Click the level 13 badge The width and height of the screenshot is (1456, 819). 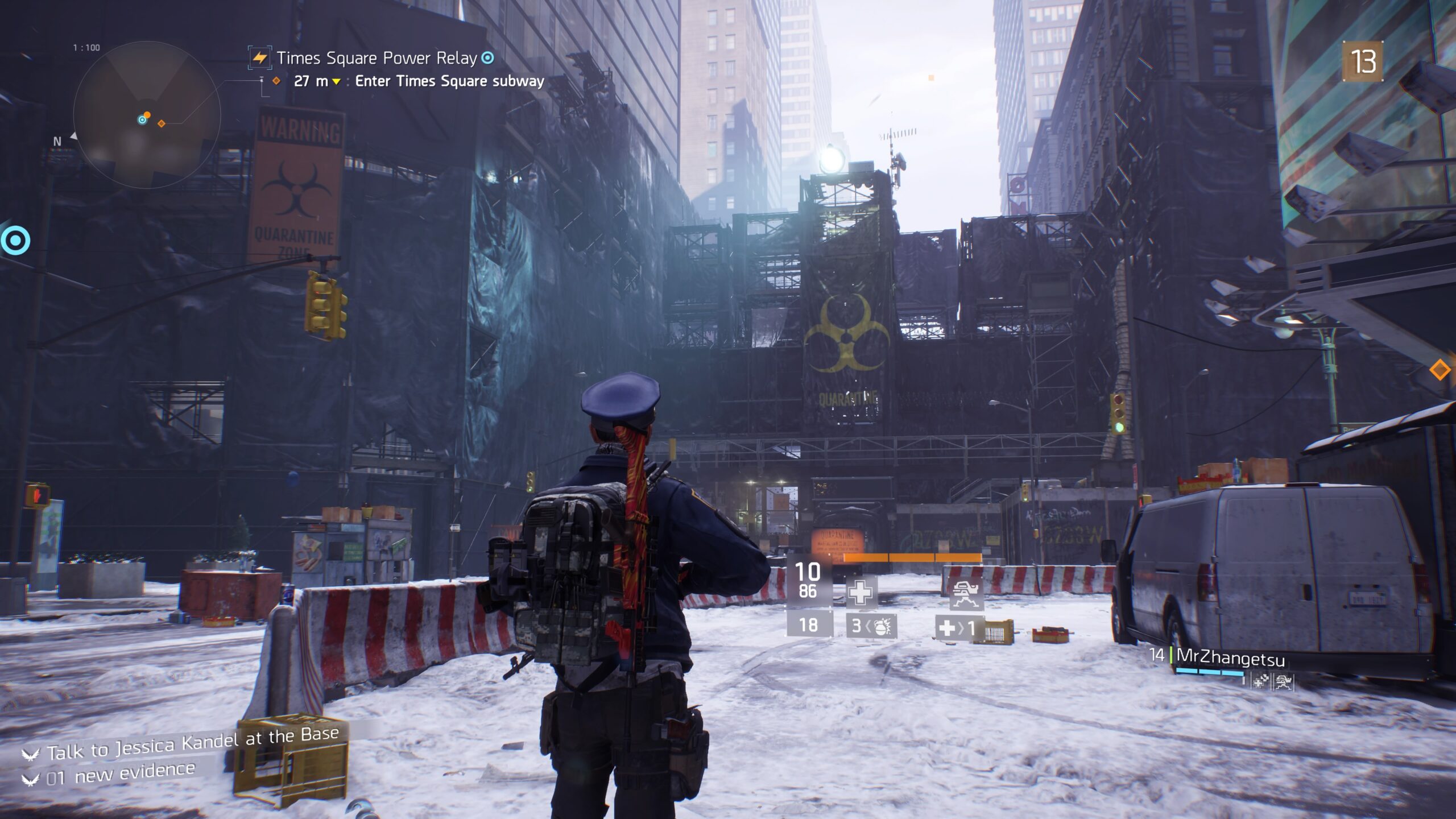[x=1362, y=61]
